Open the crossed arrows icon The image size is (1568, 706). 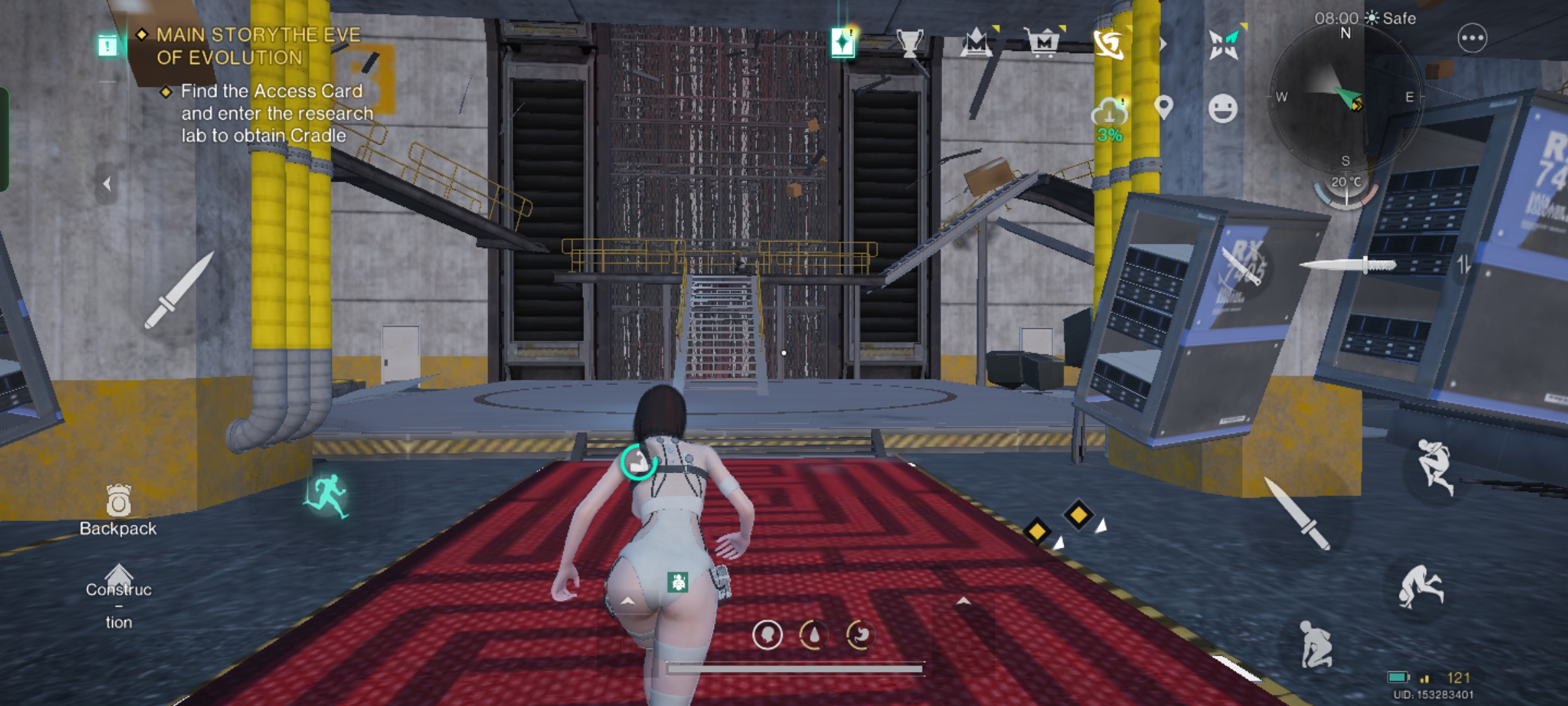tap(1224, 44)
